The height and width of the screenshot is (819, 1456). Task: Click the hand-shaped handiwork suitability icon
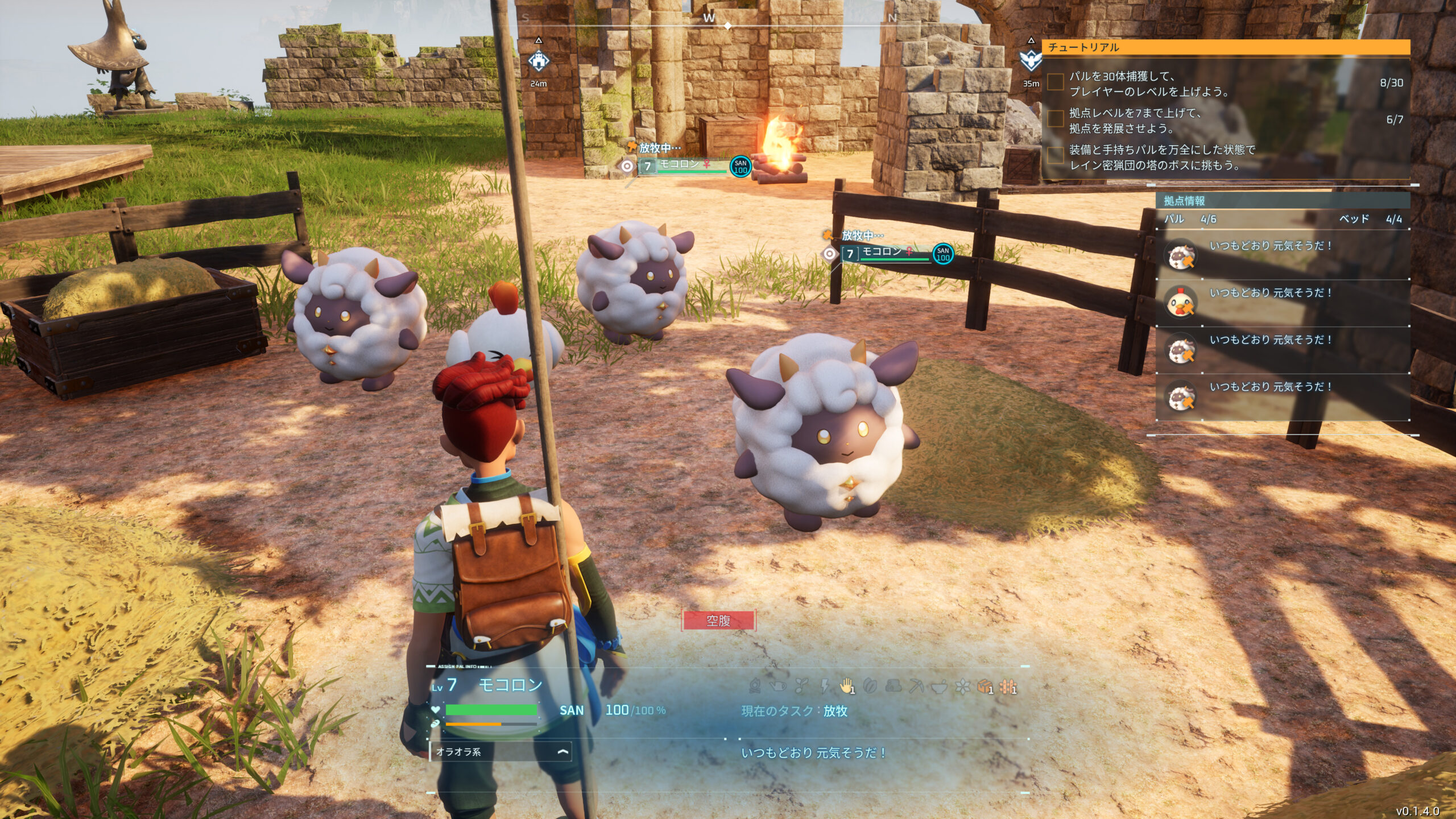click(847, 686)
